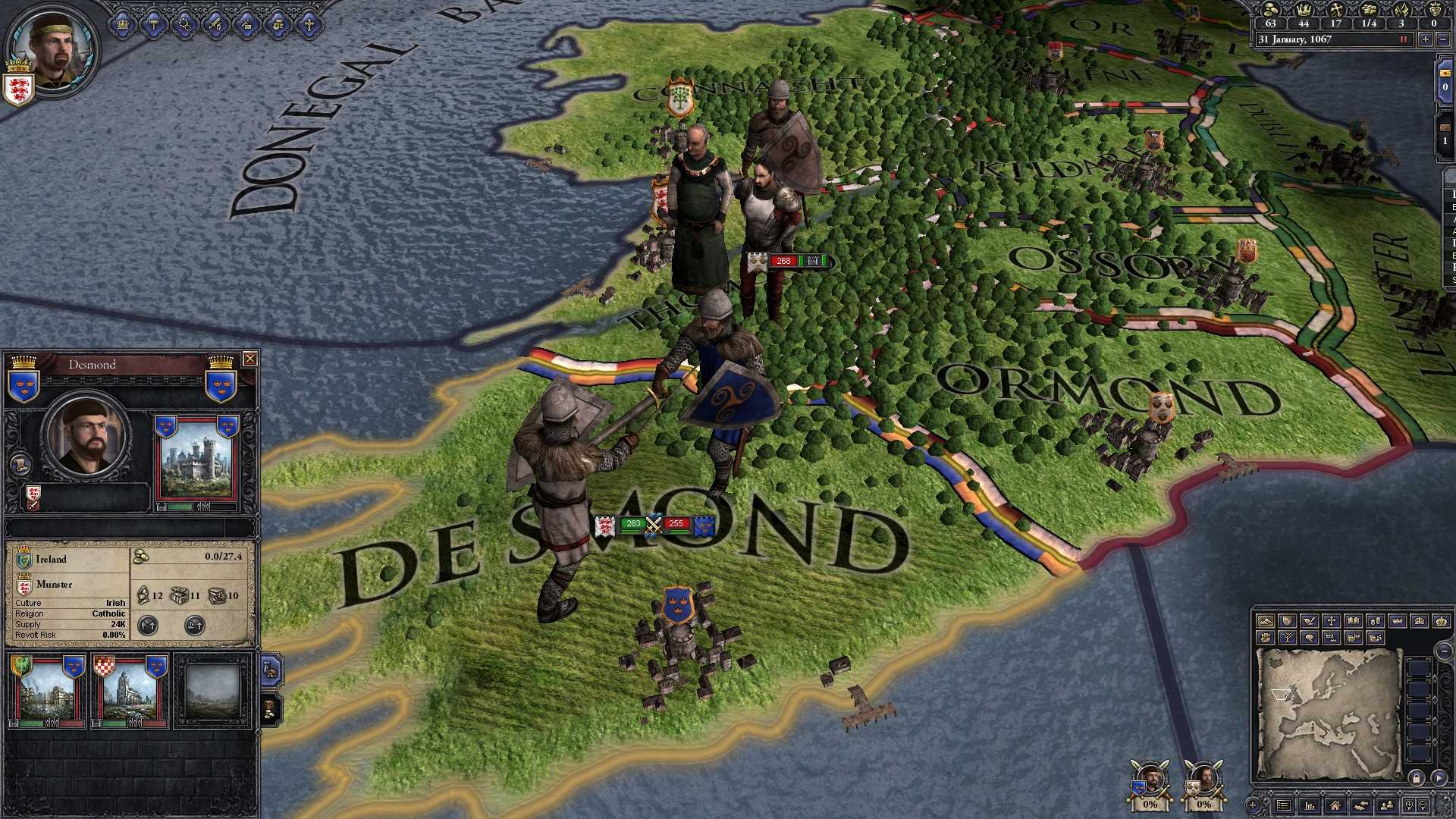This screenshot has height=819, width=1456.
Task: Select the kingdoms map mode crown icon
Action: click(1420, 622)
